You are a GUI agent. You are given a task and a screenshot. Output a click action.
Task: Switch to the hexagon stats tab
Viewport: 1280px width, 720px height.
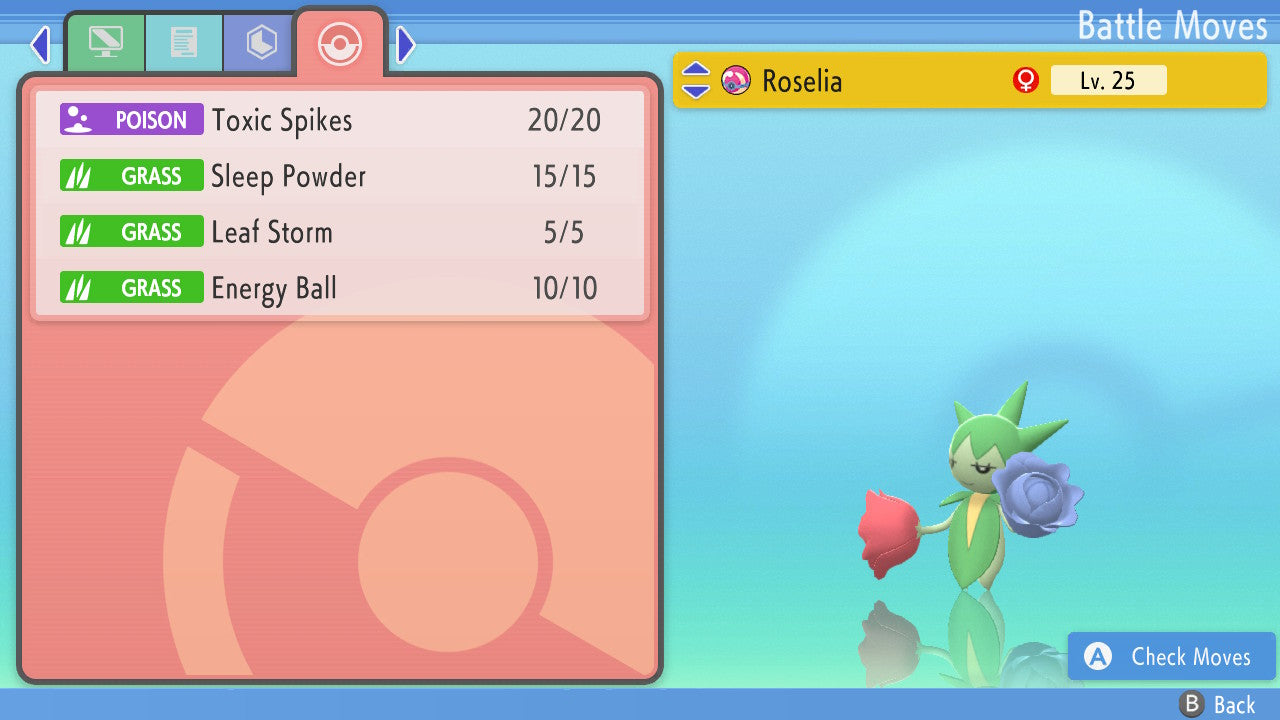click(x=261, y=43)
